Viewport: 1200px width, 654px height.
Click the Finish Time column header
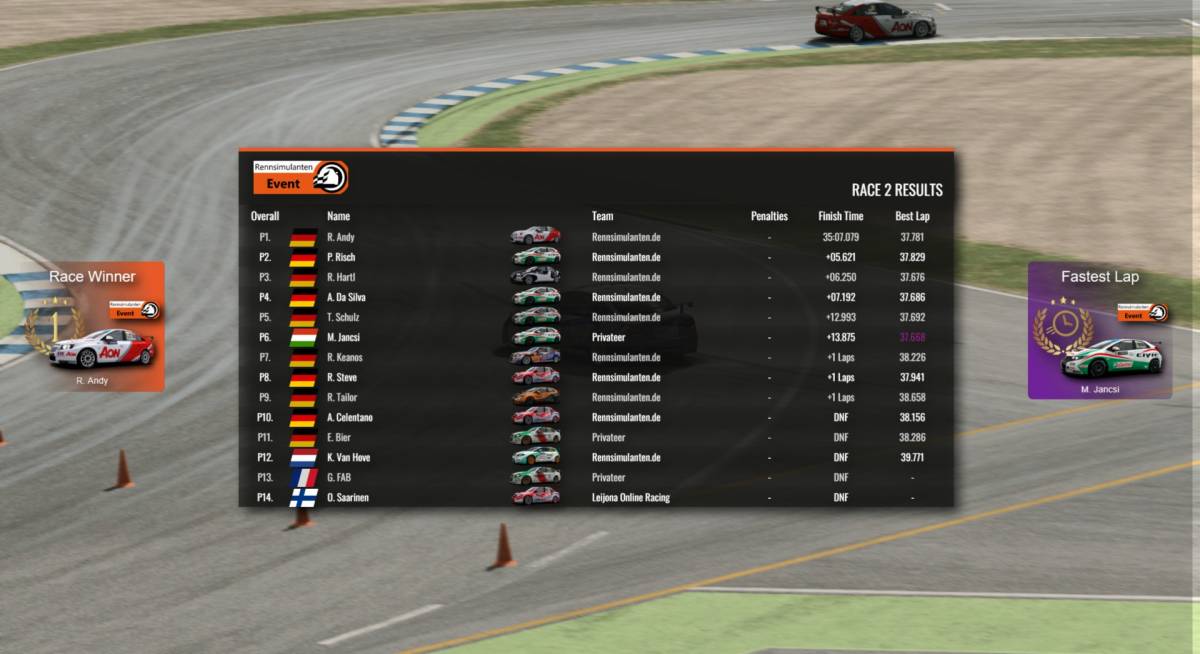[x=840, y=216]
